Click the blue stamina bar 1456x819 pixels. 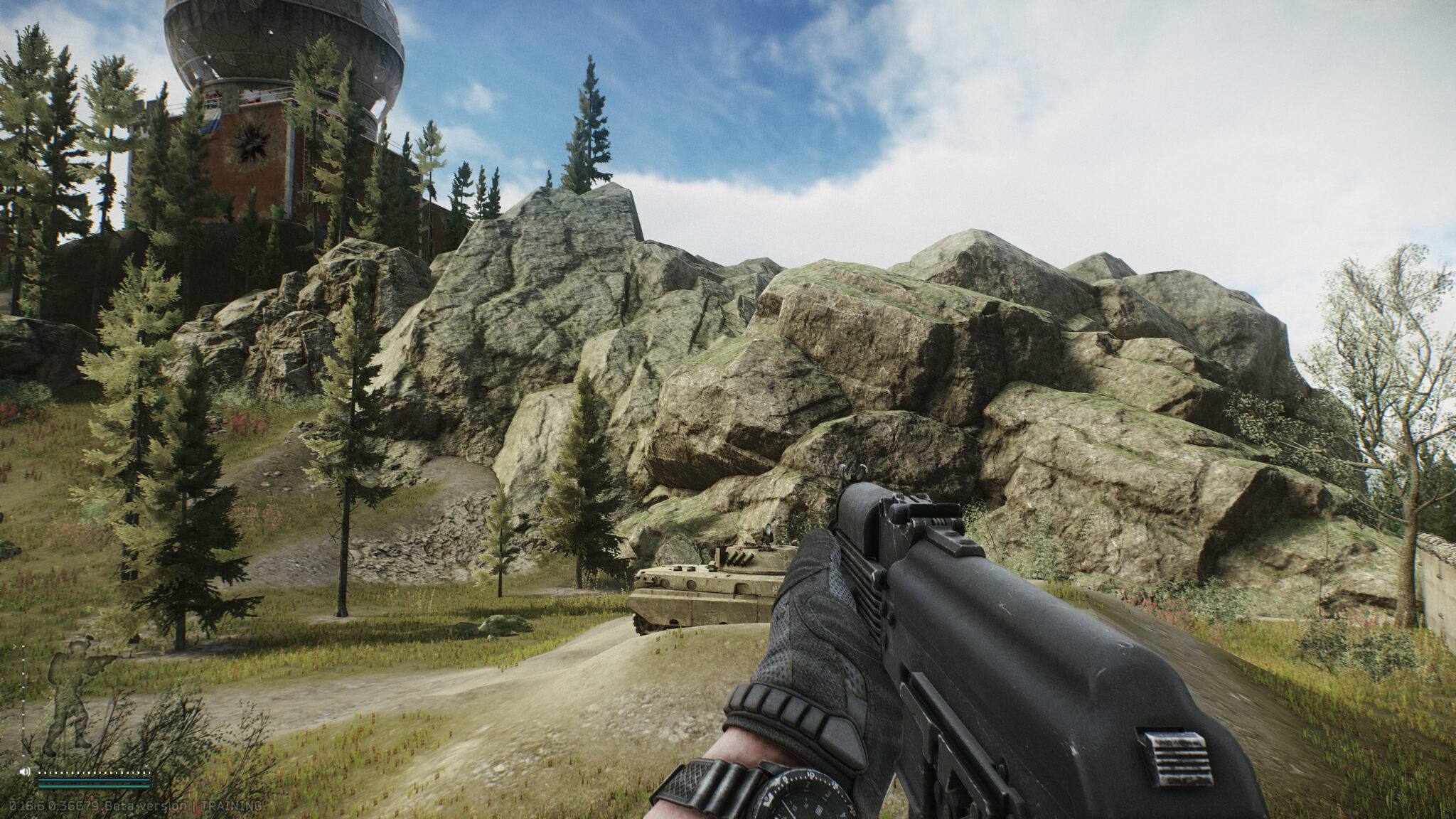pos(92,780)
